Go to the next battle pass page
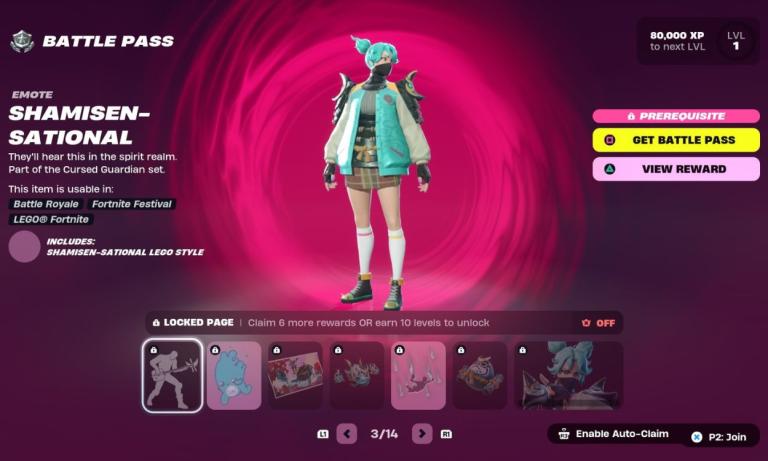 point(422,434)
